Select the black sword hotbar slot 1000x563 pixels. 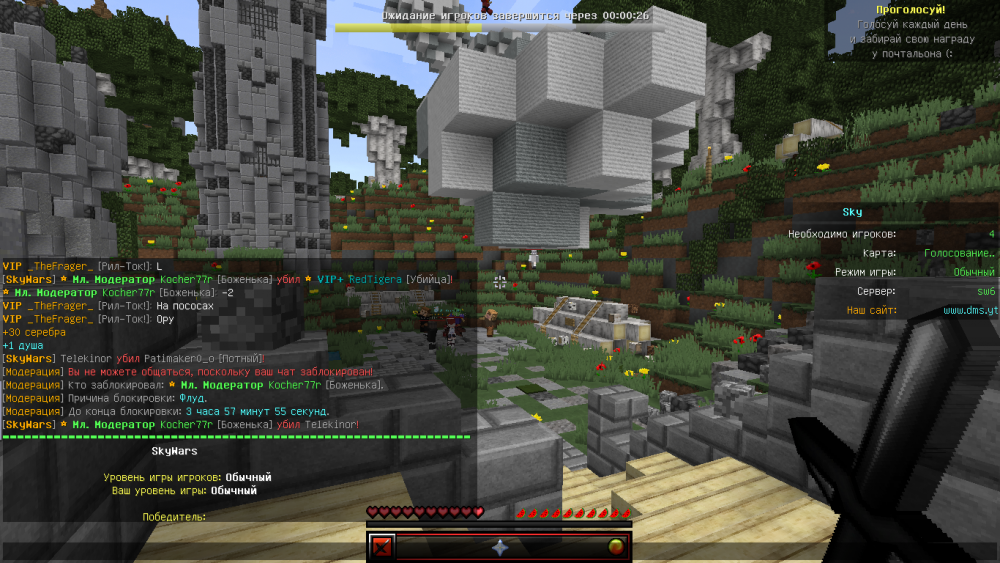(x=382, y=547)
